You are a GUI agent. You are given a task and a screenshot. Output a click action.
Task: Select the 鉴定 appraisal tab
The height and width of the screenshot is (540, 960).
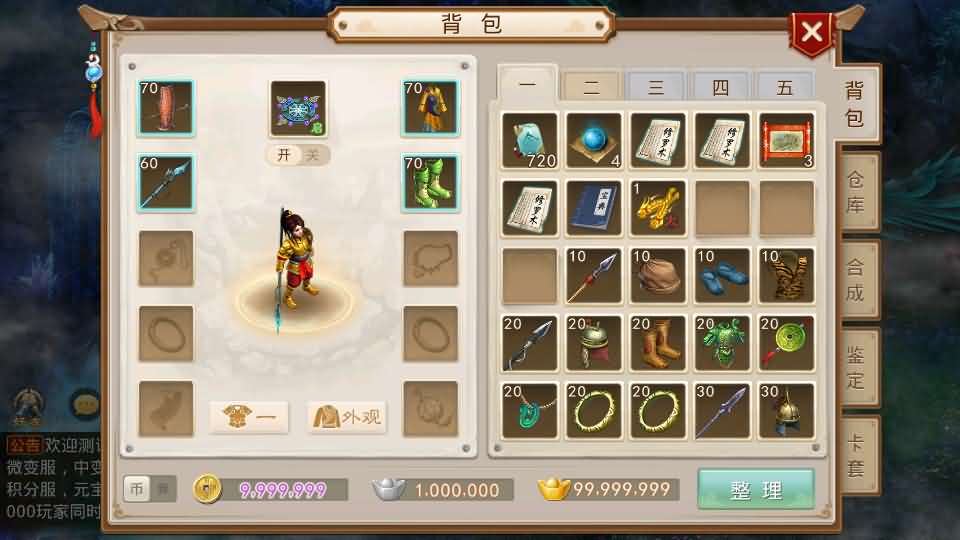(x=856, y=367)
